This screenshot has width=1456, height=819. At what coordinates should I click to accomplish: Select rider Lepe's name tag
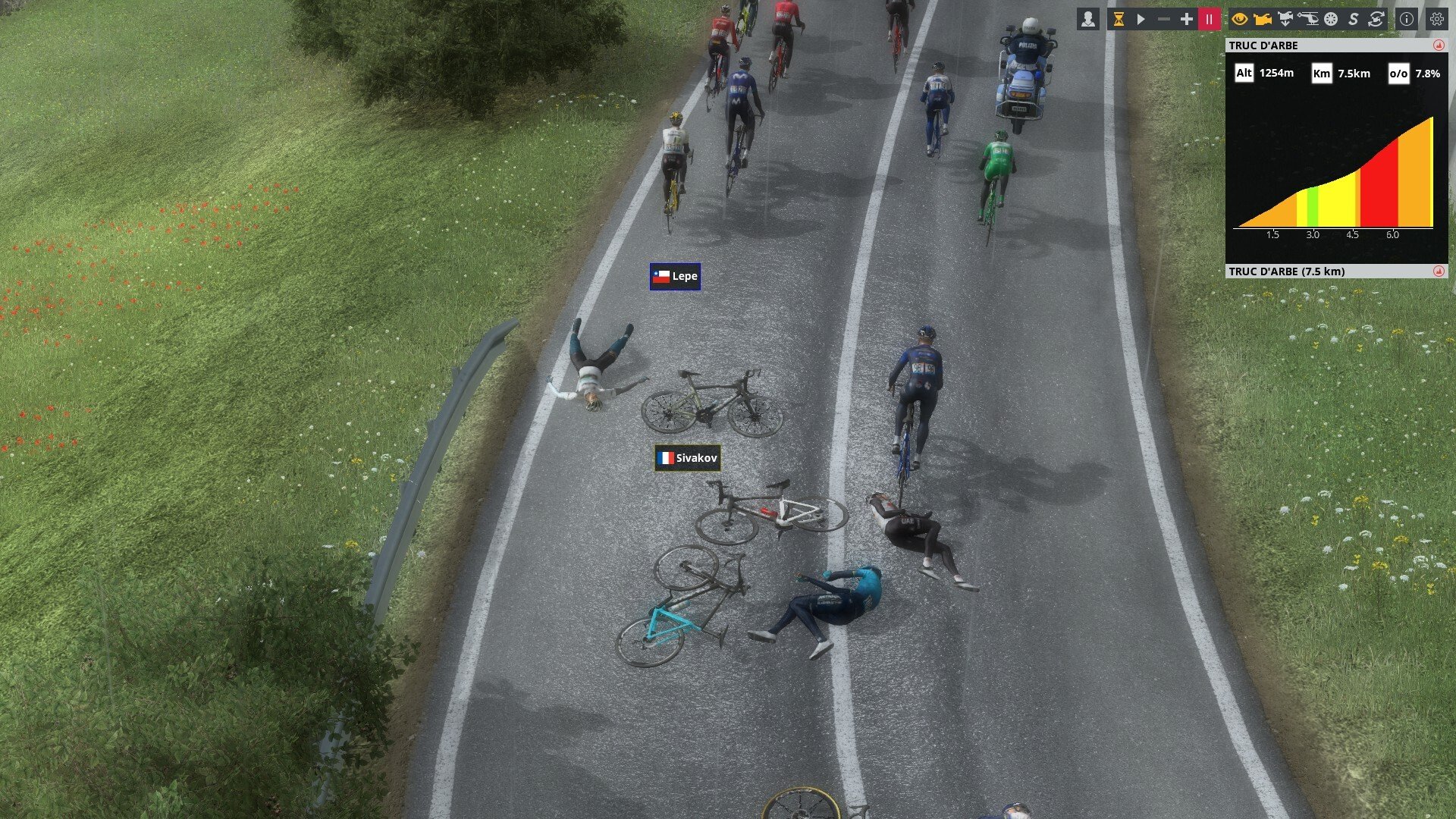tap(675, 277)
